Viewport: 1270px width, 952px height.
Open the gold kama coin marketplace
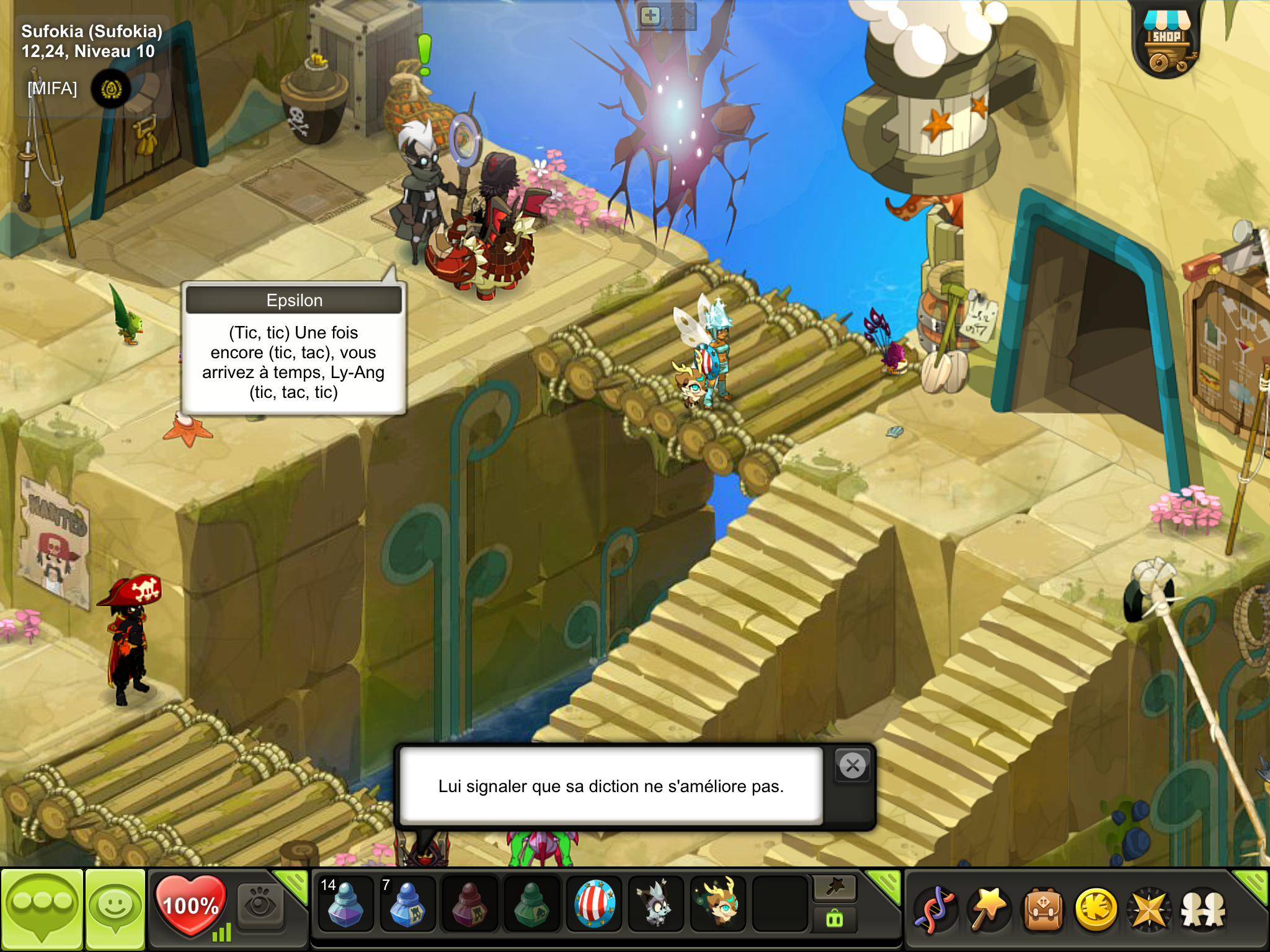[x=1096, y=910]
